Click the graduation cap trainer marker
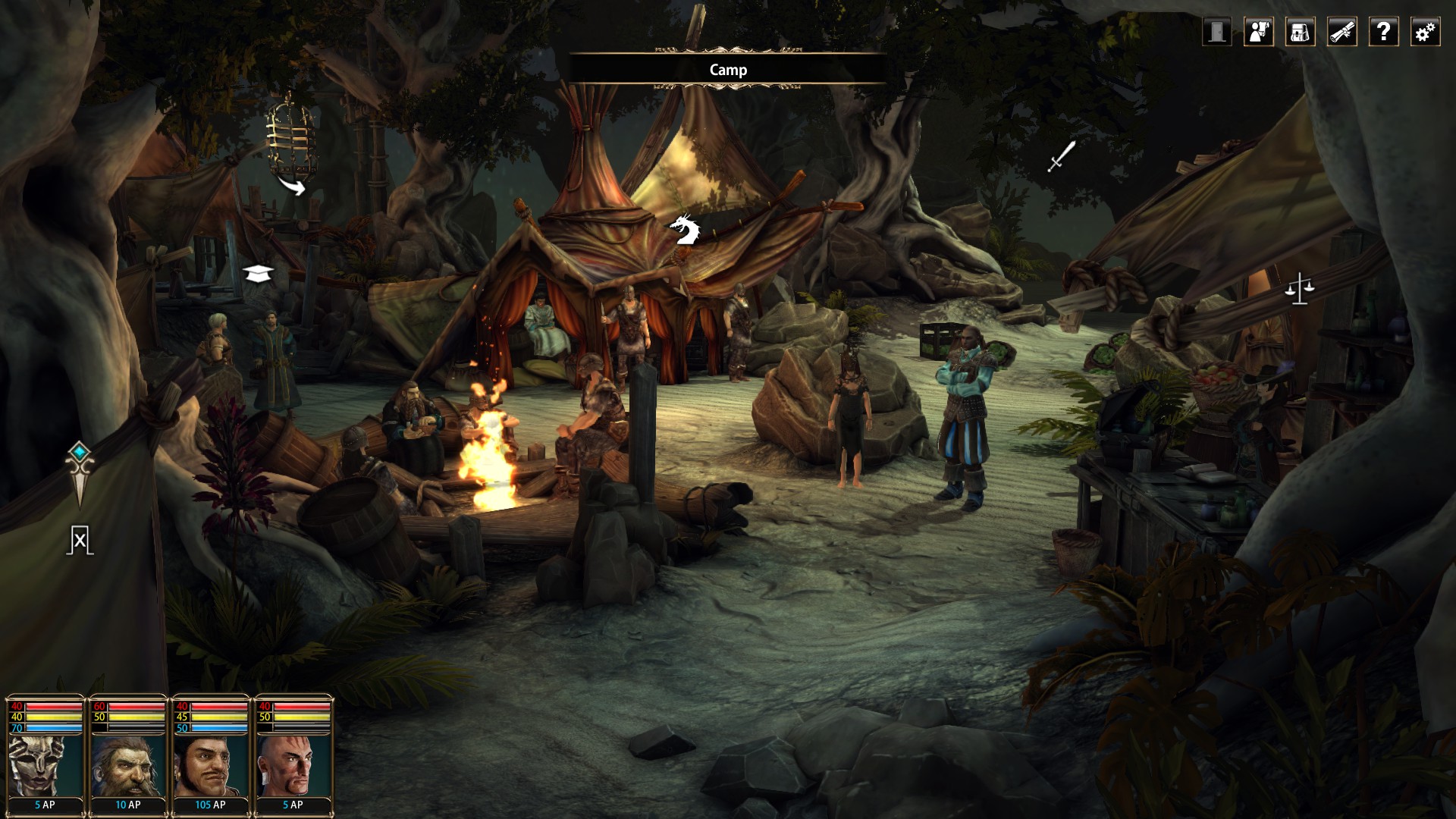1456x819 pixels. point(258,273)
